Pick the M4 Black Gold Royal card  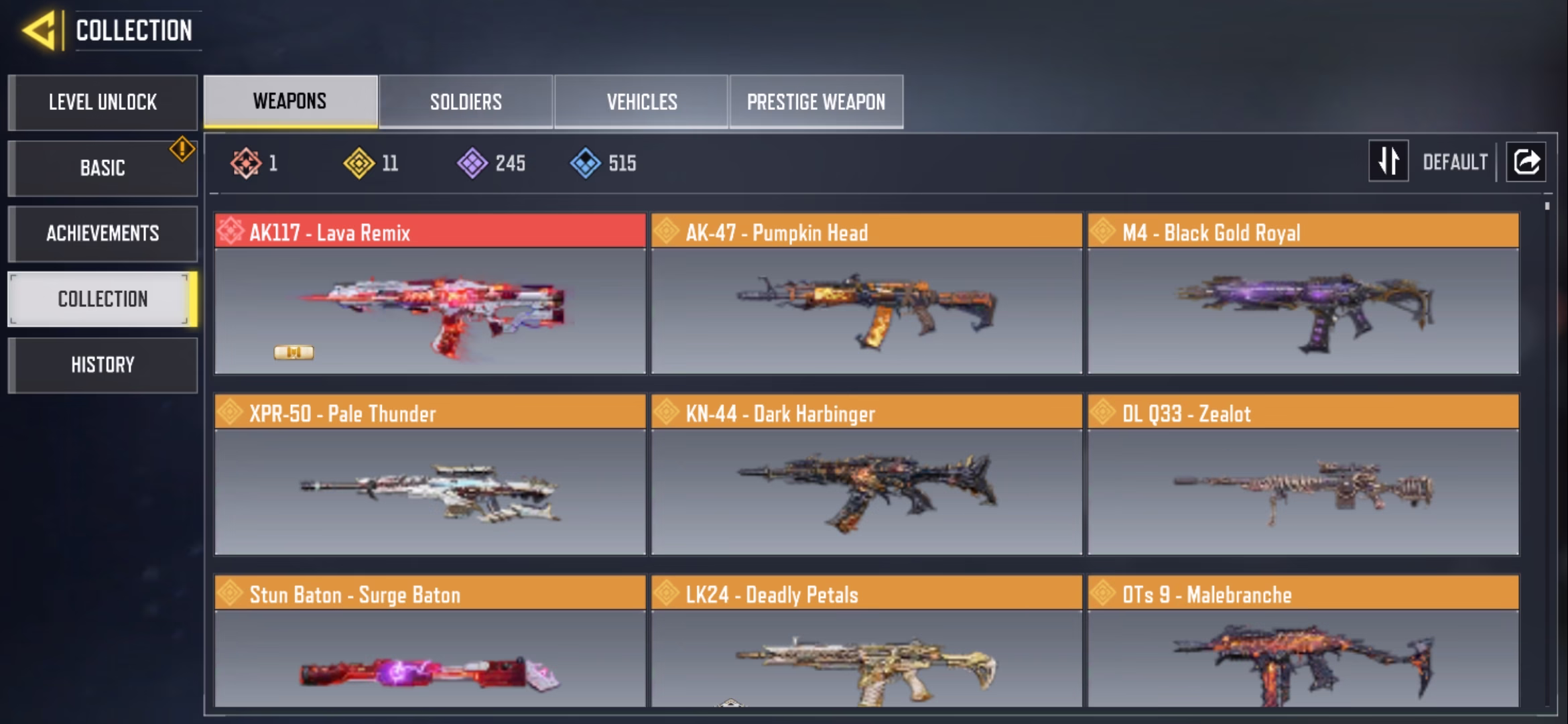pos(1303,294)
